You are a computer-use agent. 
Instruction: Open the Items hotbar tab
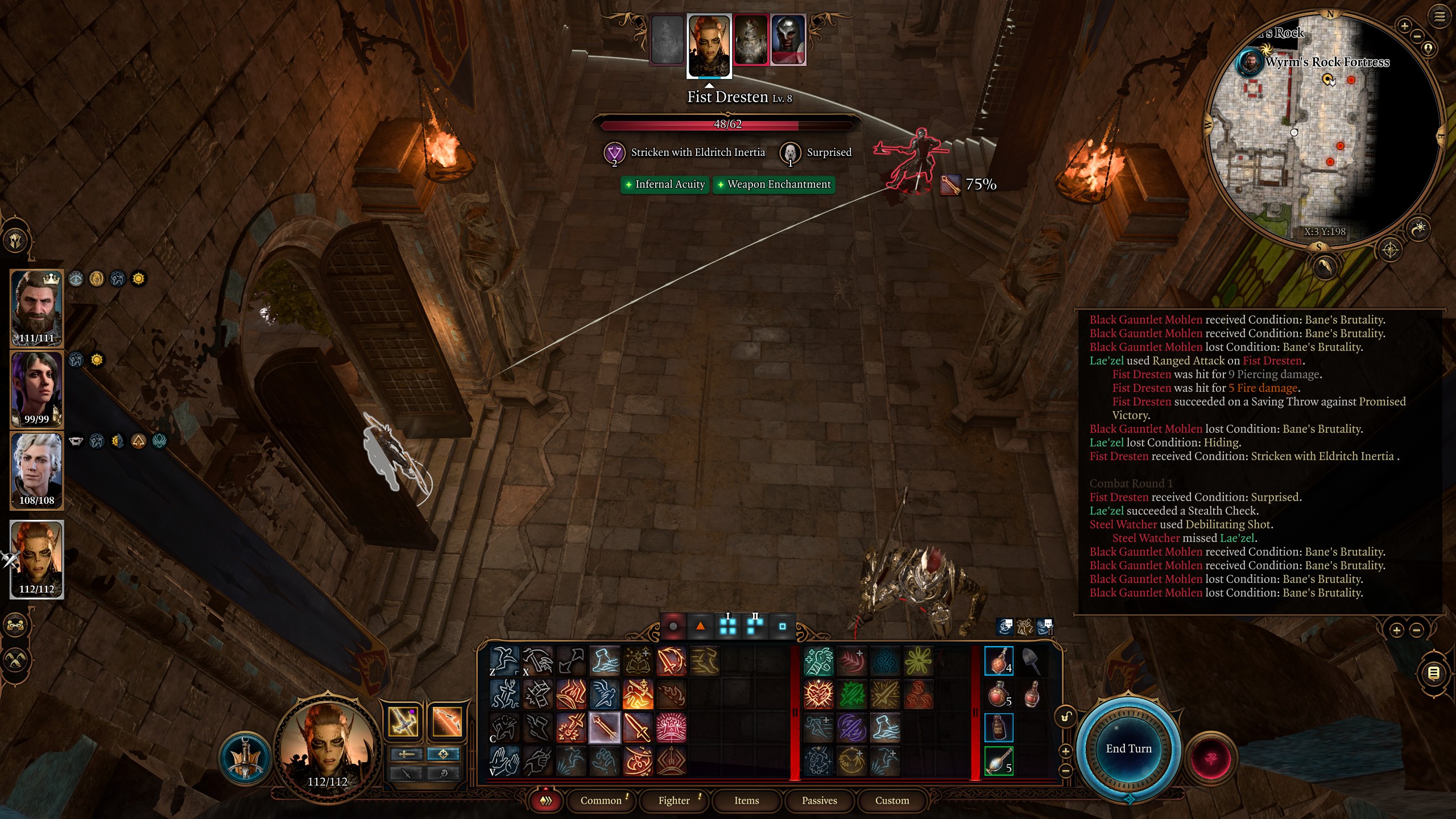click(x=746, y=801)
